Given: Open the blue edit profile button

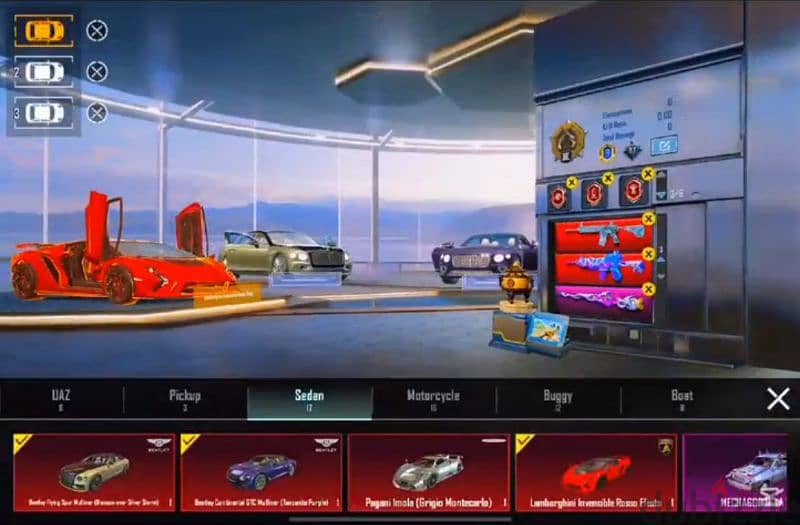Looking at the screenshot, I should [664, 146].
